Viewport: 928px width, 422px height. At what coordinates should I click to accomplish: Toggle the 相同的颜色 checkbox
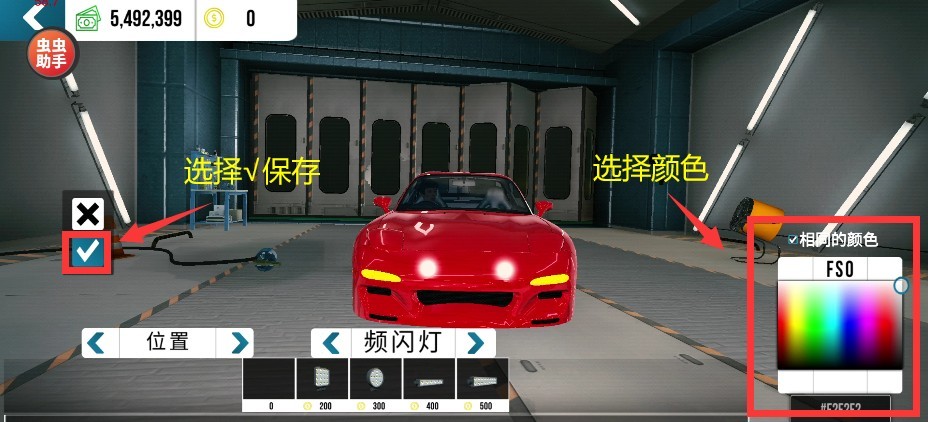(x=793, y=240)
